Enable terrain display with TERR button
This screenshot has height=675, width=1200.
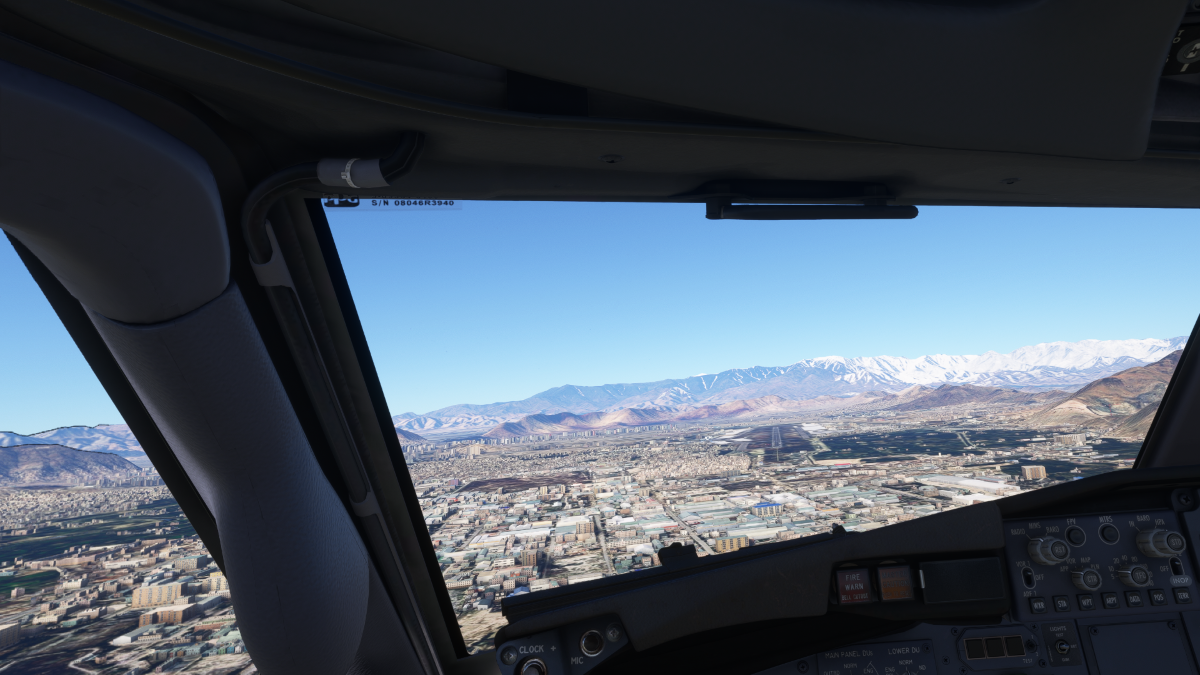1183,595
